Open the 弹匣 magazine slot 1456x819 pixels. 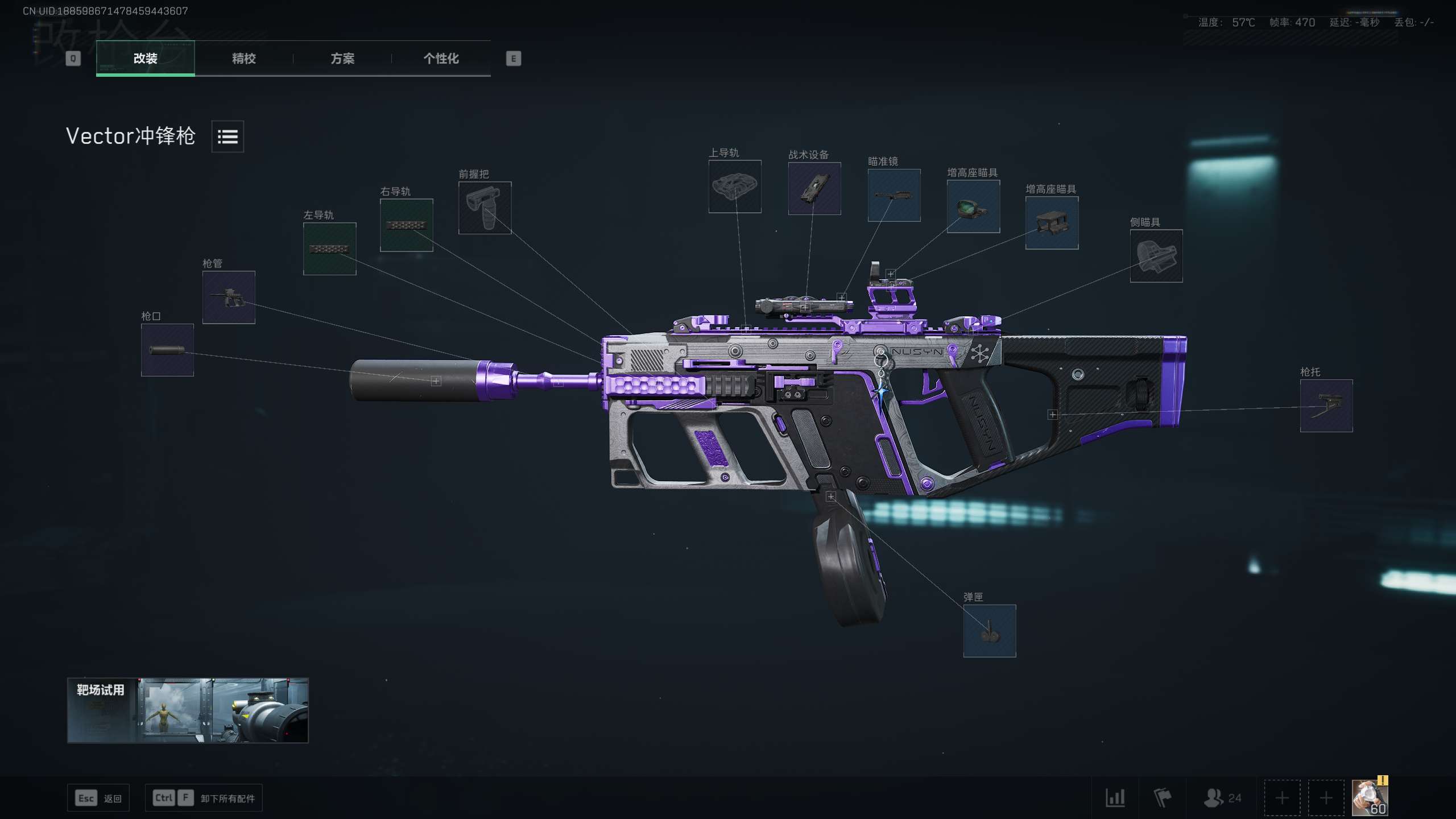(989, 631)
